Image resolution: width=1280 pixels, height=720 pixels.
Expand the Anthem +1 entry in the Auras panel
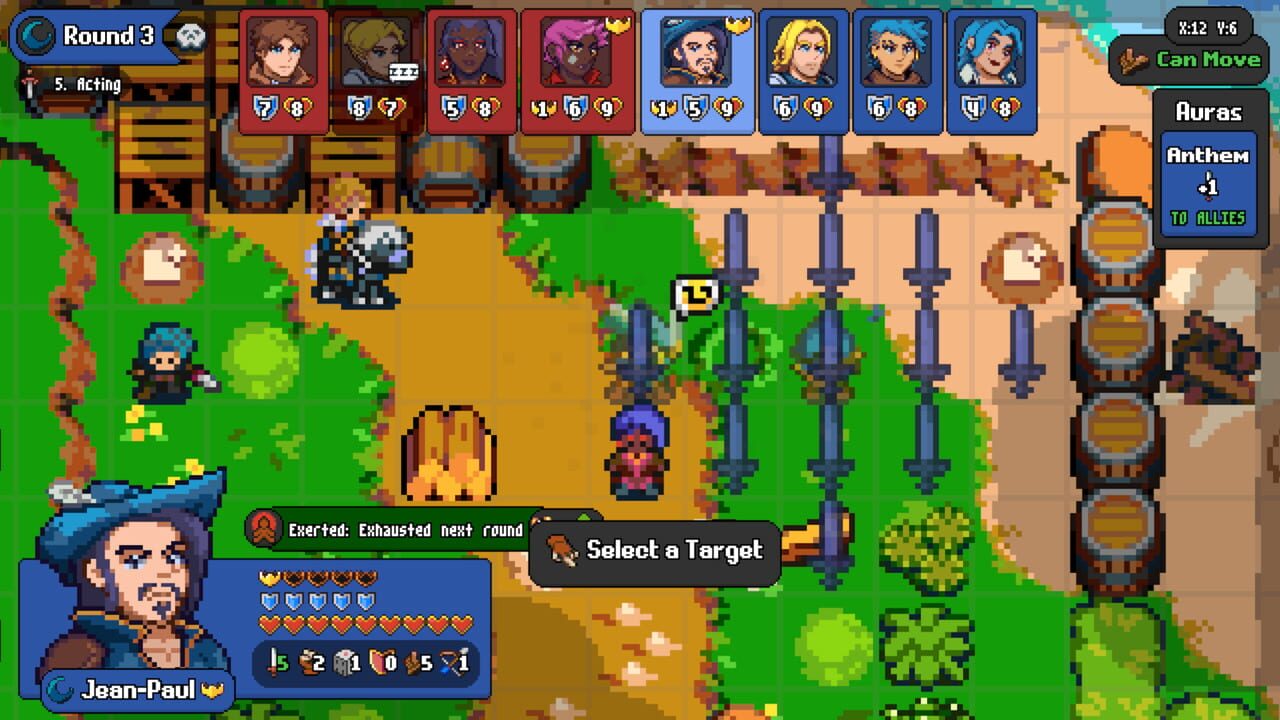tap(1209, 177)
